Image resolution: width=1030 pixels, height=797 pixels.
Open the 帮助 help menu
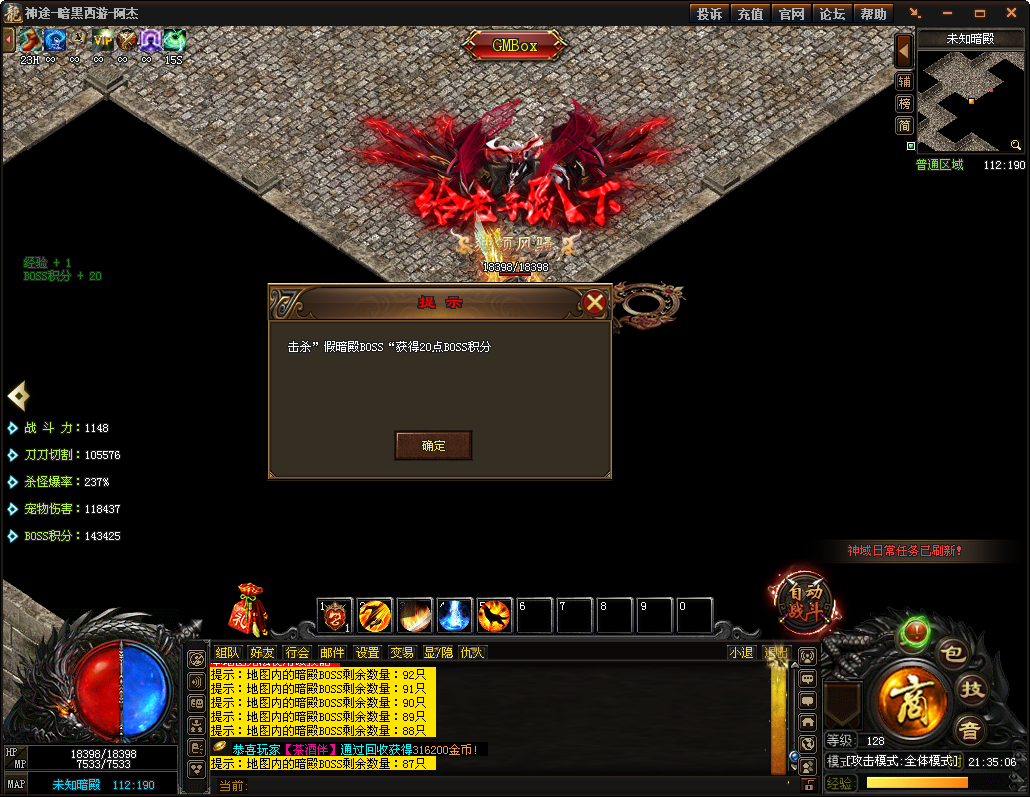point(873,14)
